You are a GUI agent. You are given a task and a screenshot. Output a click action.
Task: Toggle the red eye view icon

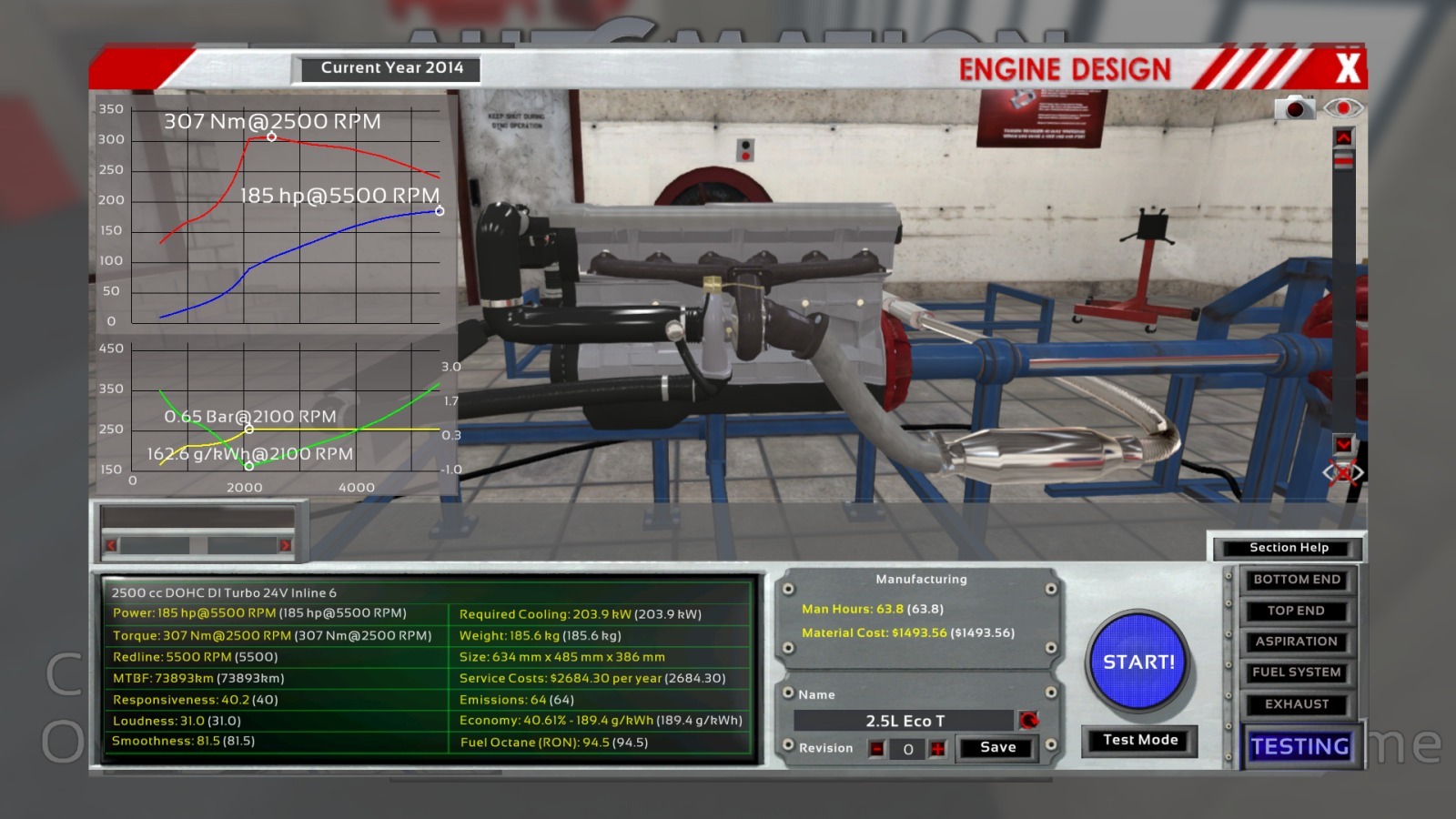[x=1343, y=108]
